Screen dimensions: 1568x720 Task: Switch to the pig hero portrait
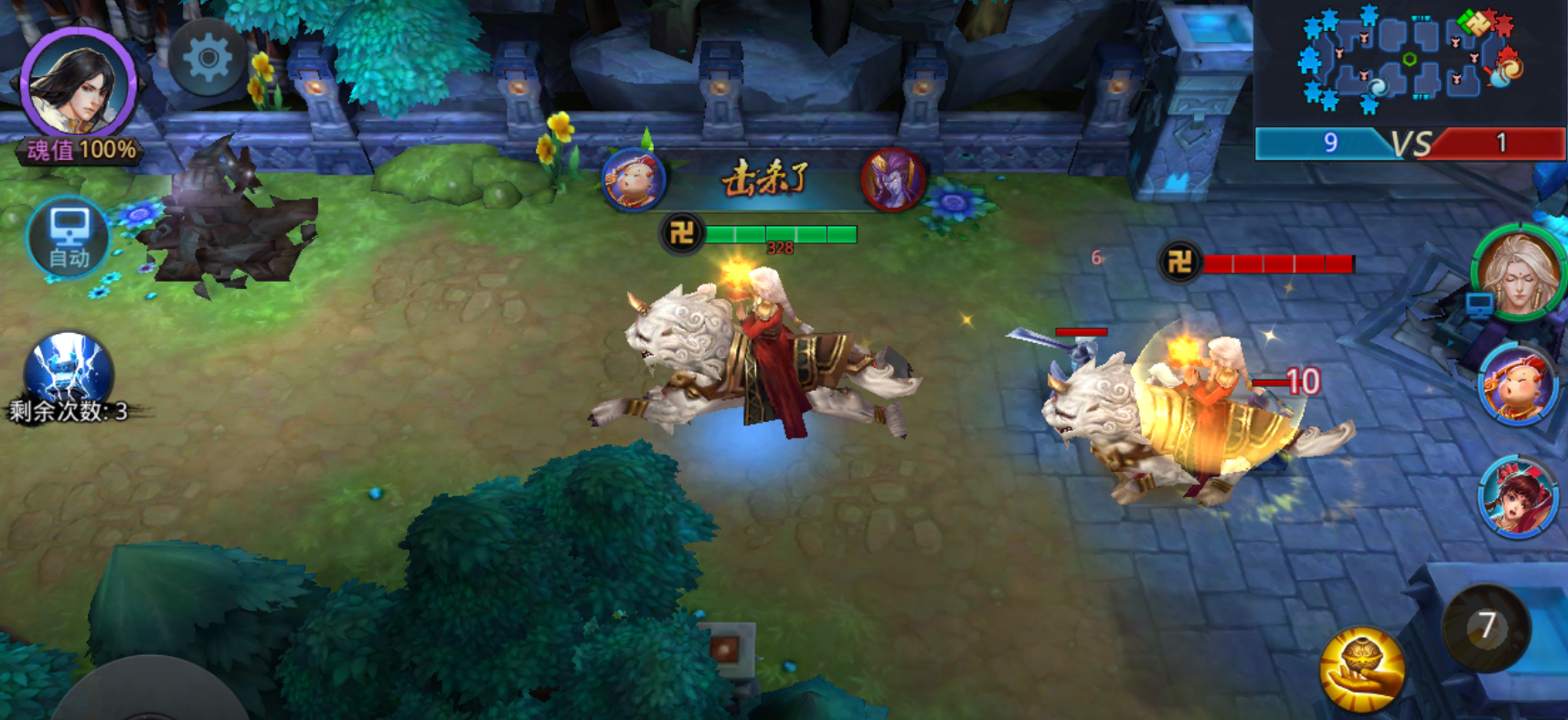(x=1518, y=384)
